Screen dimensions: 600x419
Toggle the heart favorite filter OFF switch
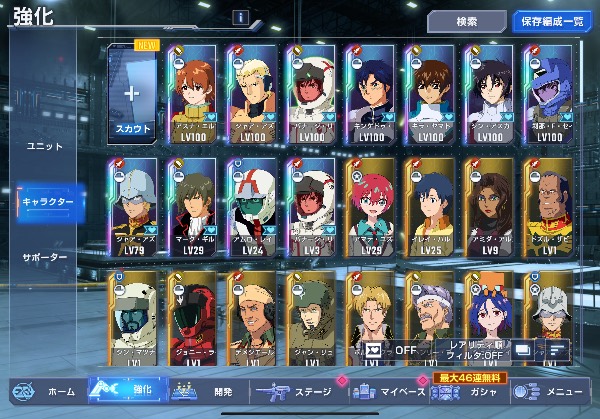point(392,350)
